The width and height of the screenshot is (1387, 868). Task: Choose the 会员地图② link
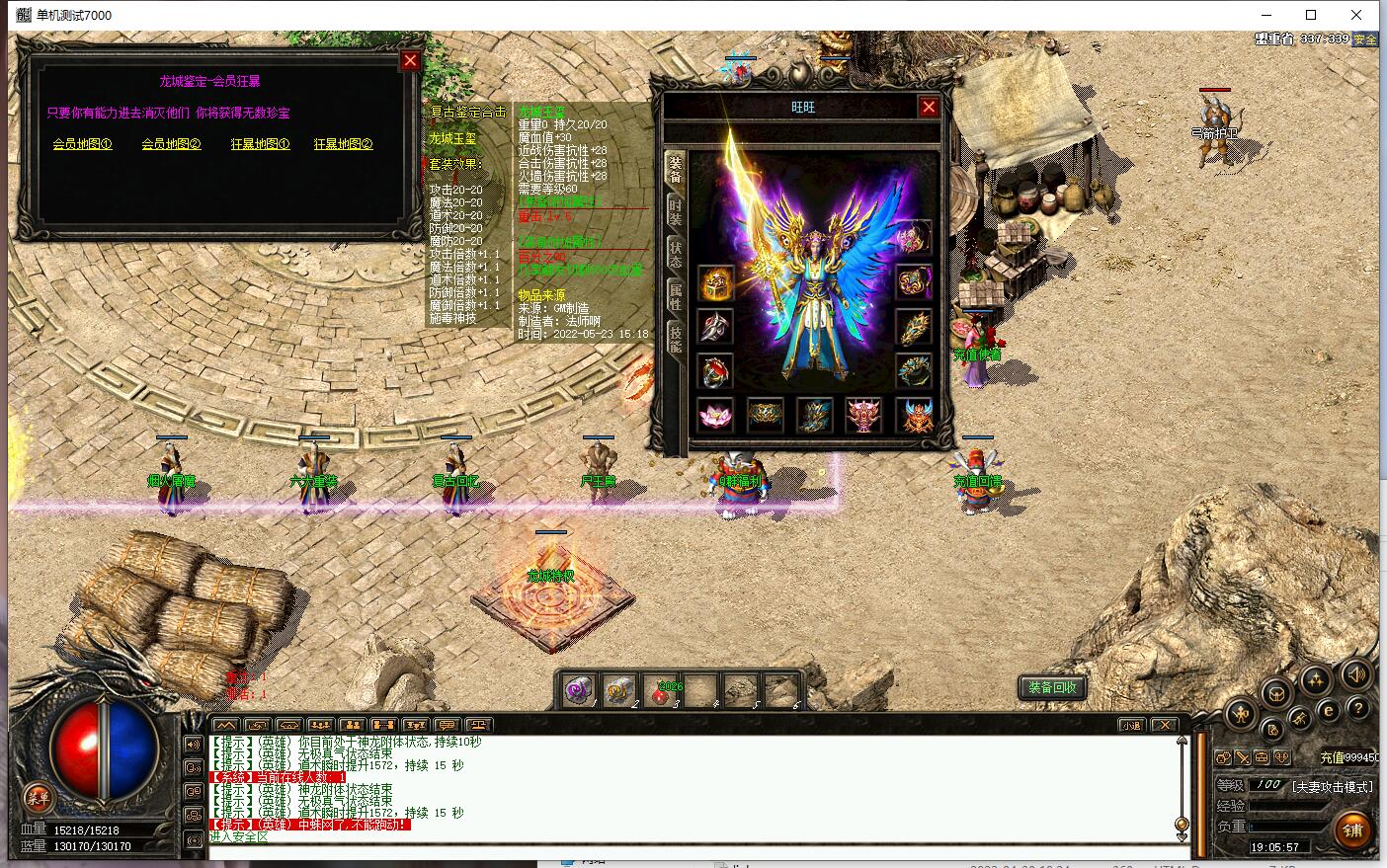coord(171,144)
